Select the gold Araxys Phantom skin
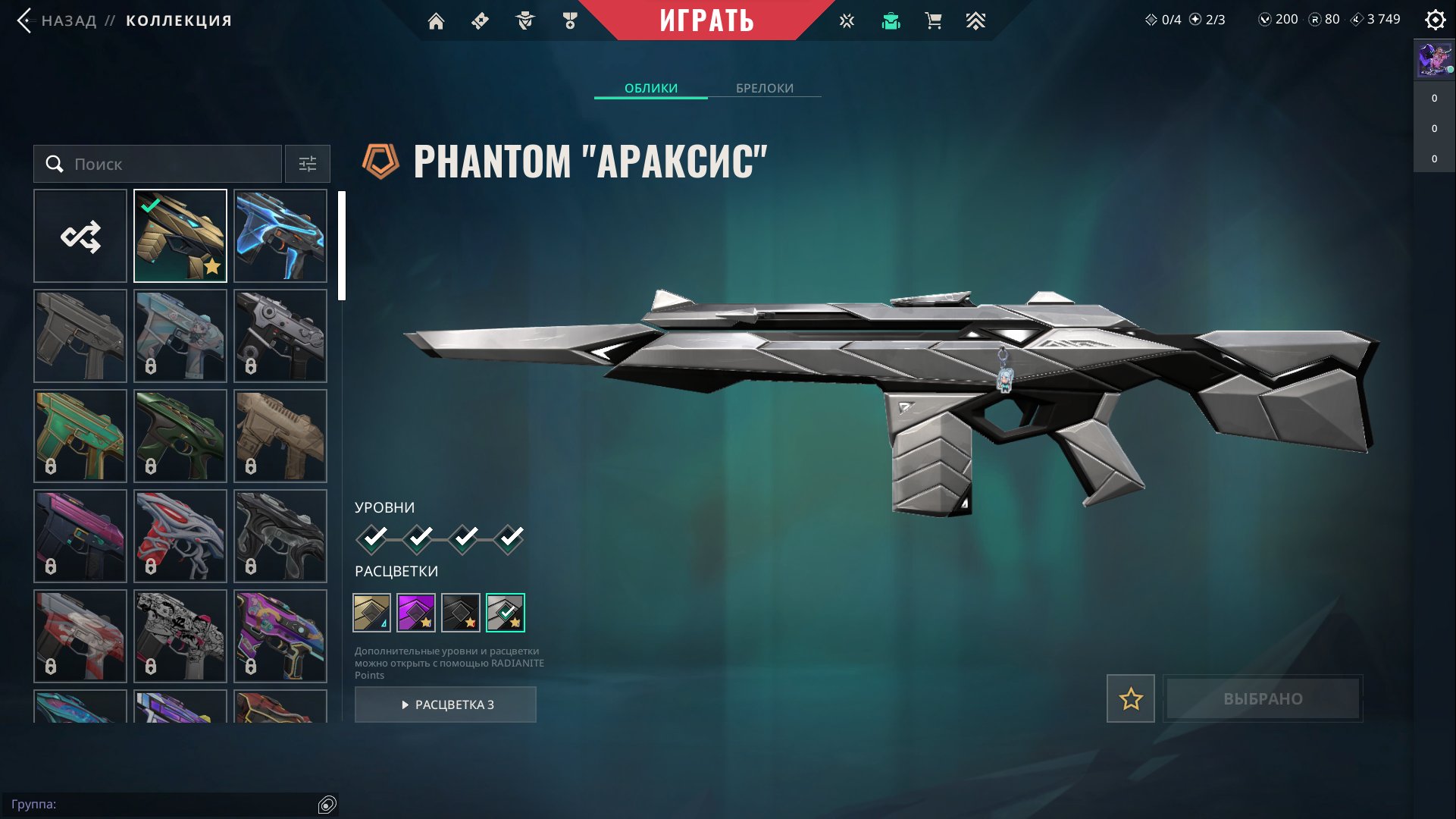Viewport: 1456px width, 819px height. 180,236
